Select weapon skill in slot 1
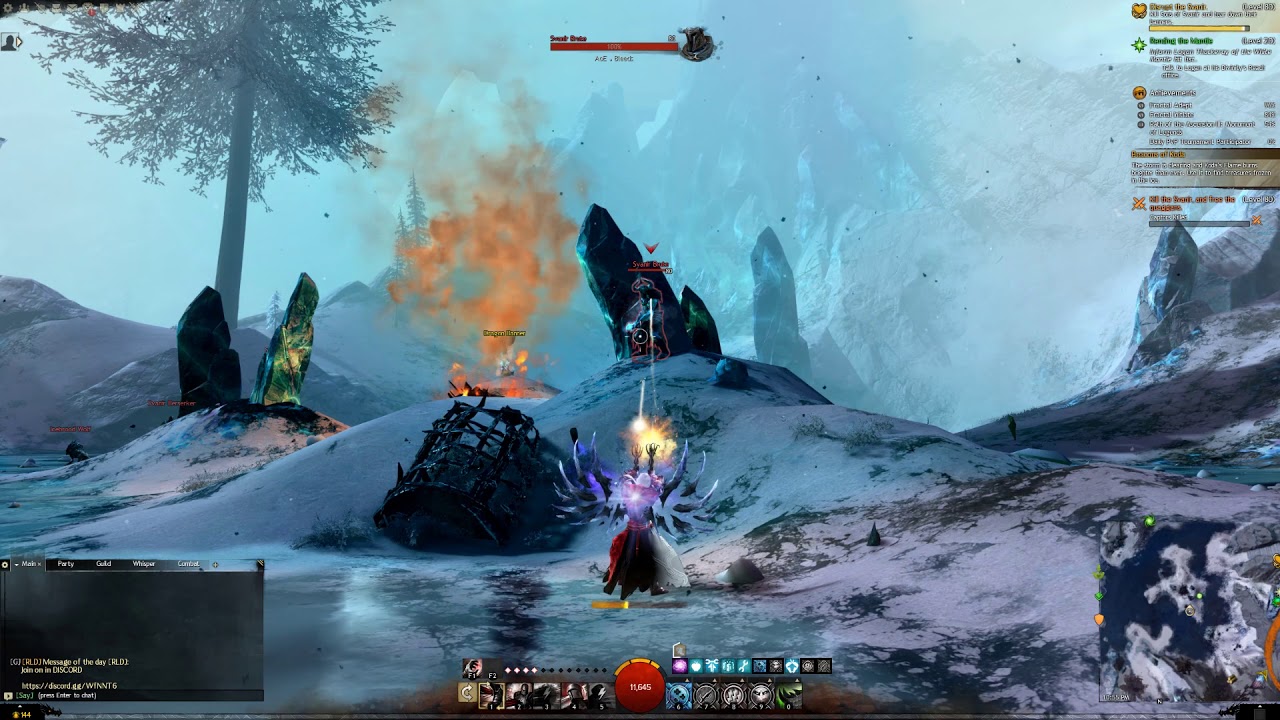The height and width of the screenshot is (720, 1280). pyautogui.click(x=490, y=695)
